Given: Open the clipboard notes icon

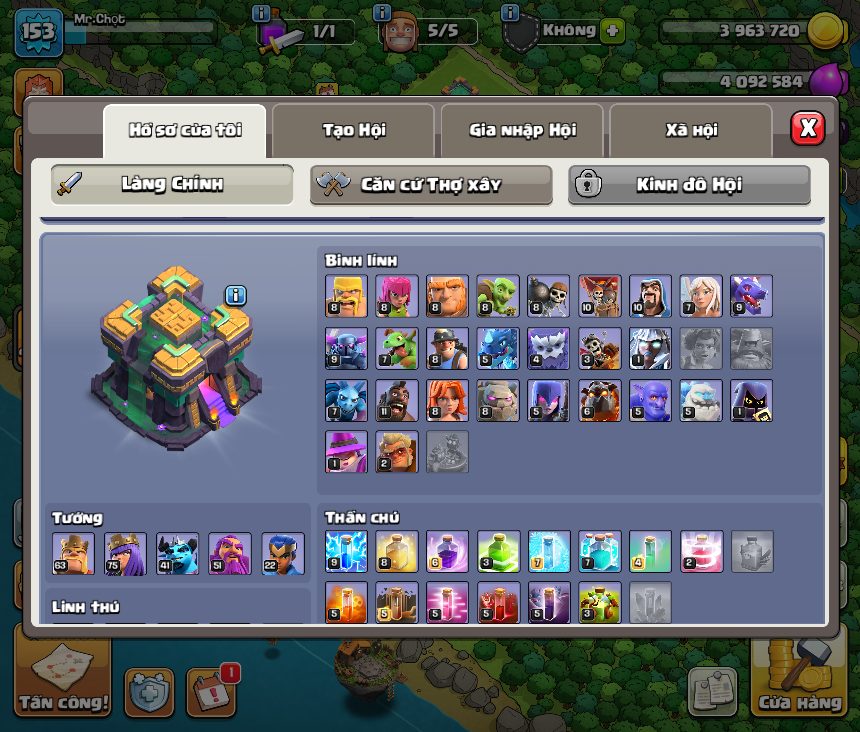Looking at the screenshot, I should point(712,692).
